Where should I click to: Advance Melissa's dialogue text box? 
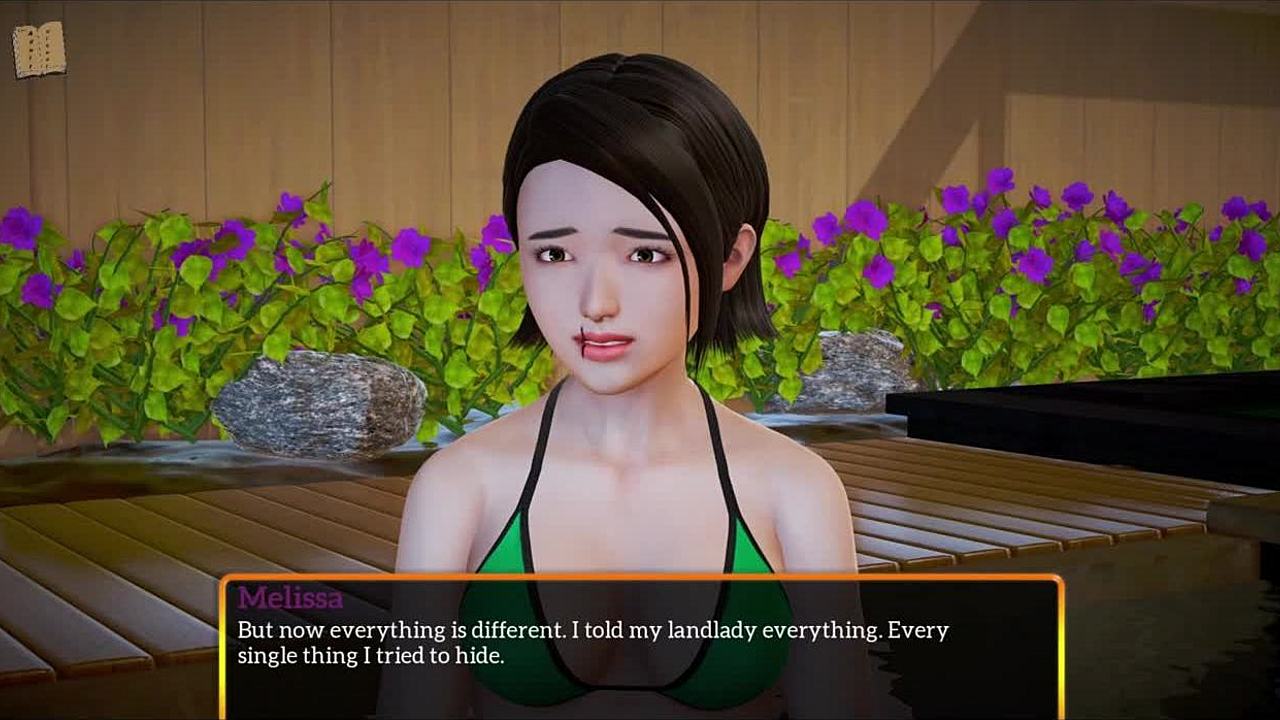[x=640, y=645]
